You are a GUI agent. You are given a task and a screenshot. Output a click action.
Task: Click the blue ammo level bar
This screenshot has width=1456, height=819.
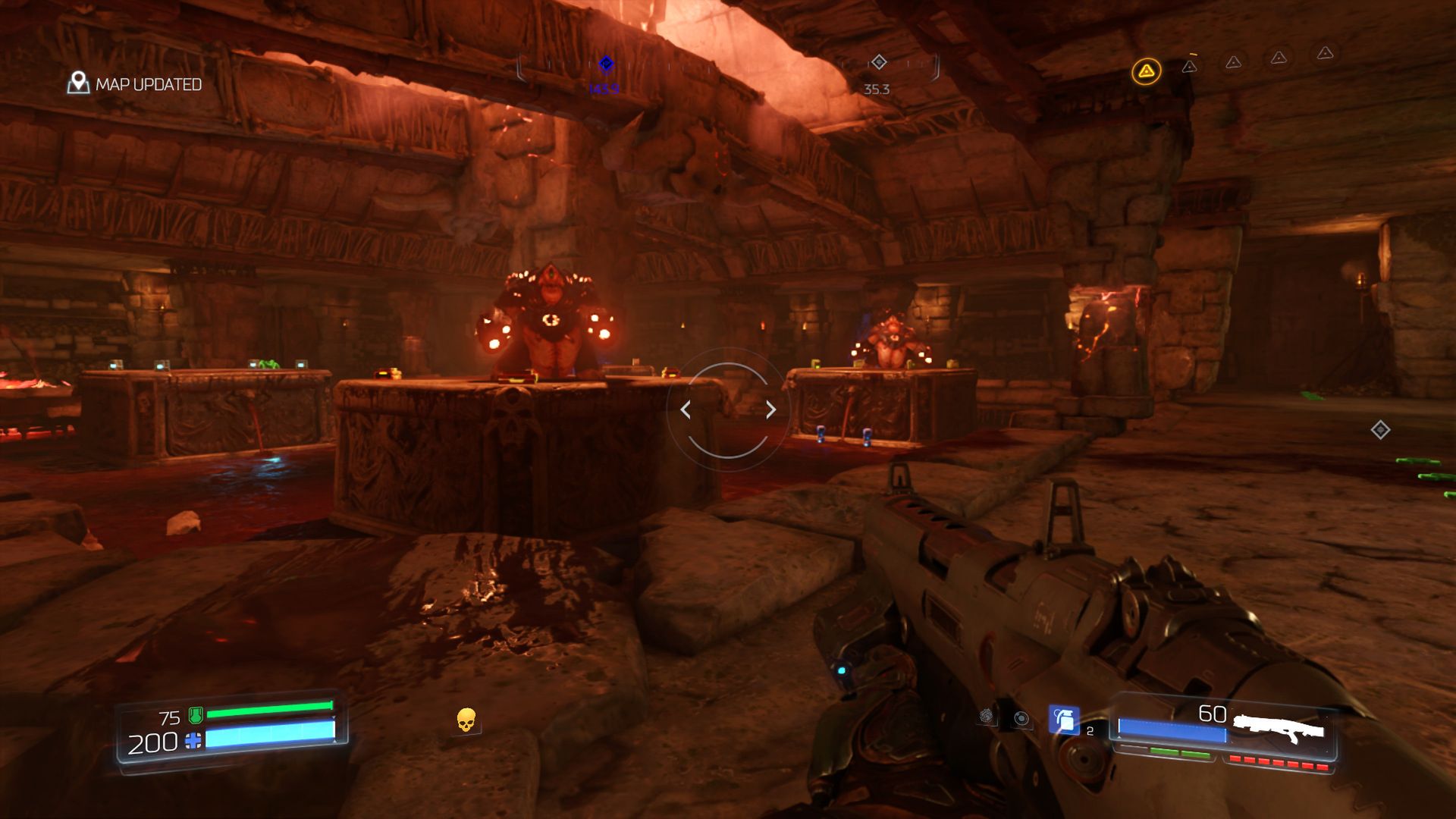click(1172, 730)
